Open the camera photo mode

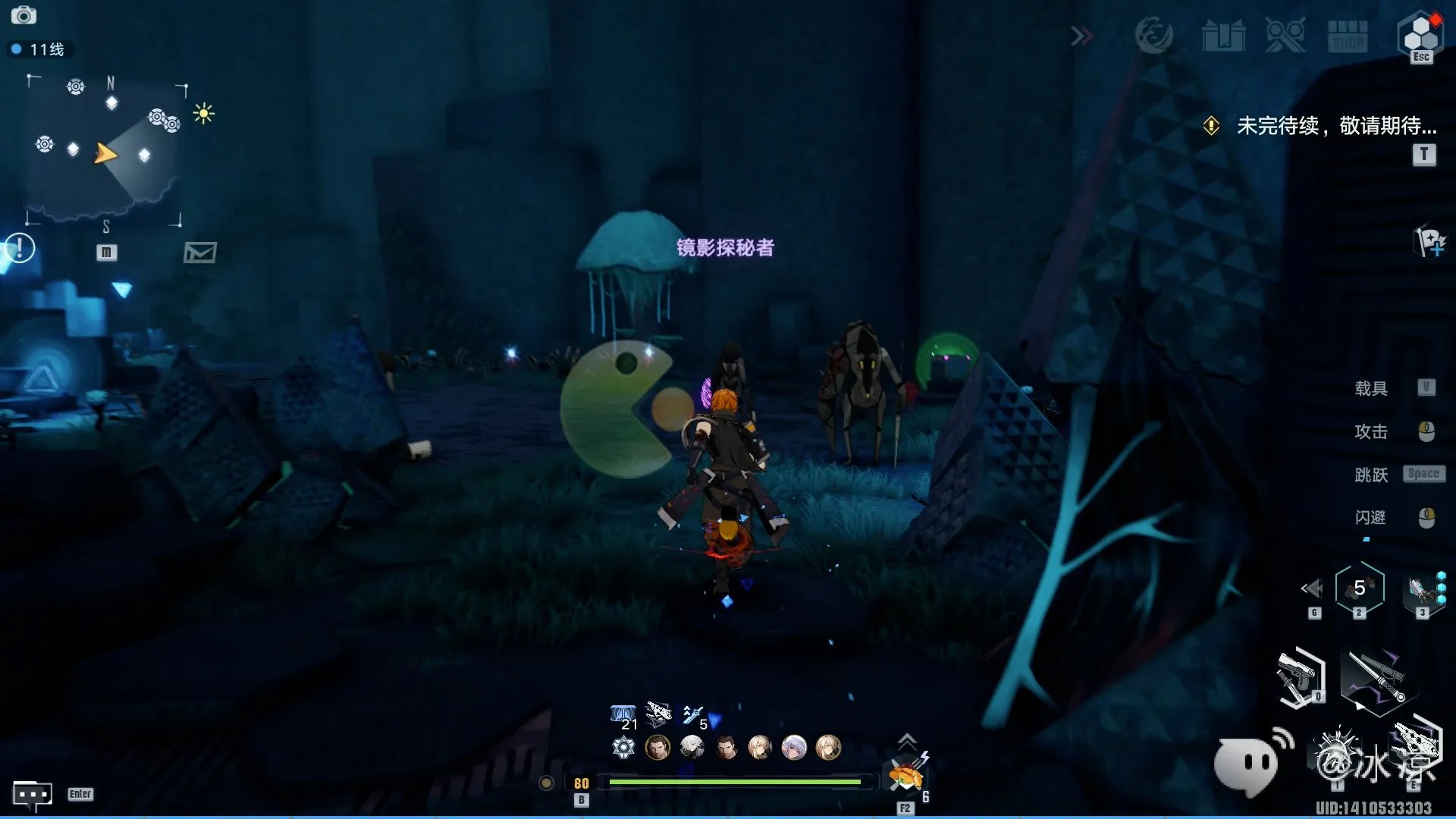[24, 15]
